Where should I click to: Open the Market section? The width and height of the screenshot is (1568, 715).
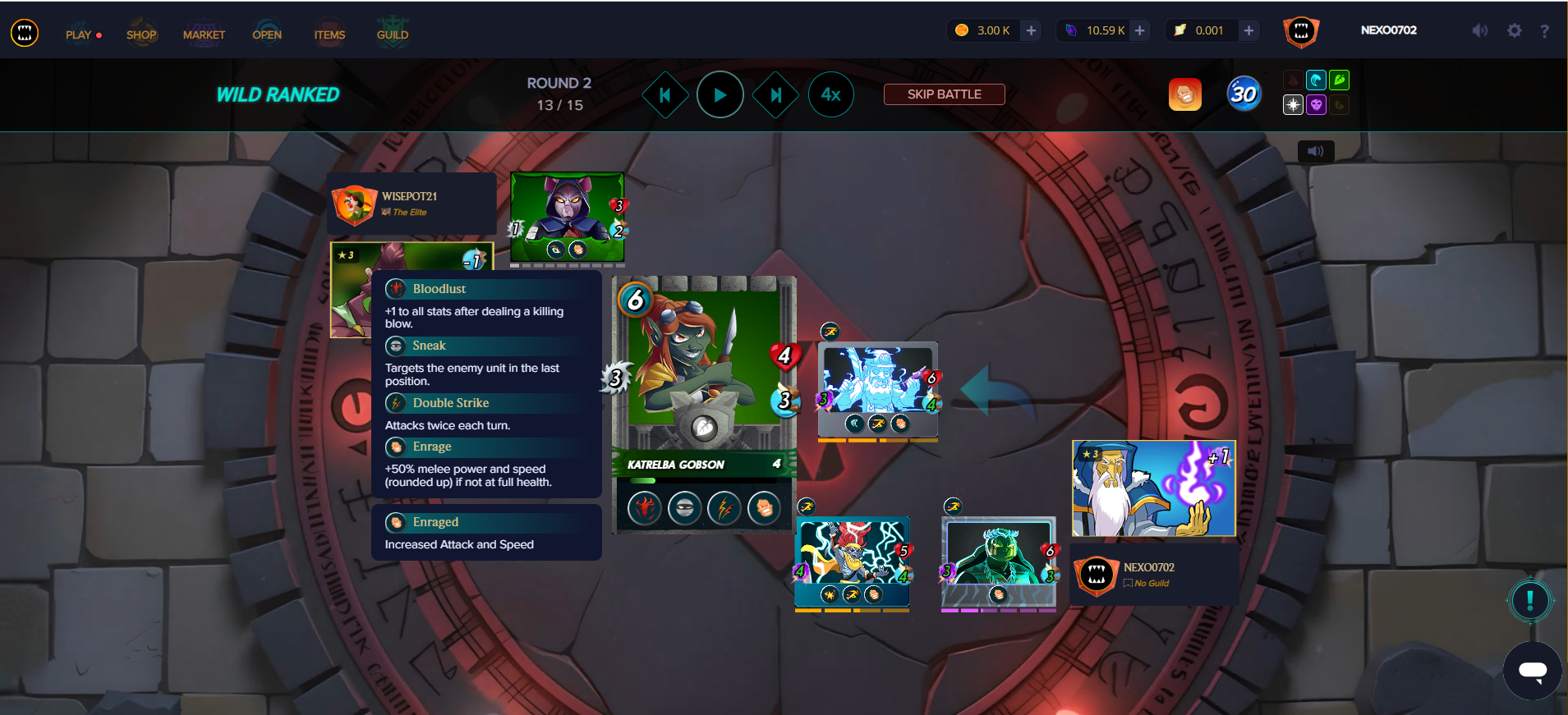[204, 34]
